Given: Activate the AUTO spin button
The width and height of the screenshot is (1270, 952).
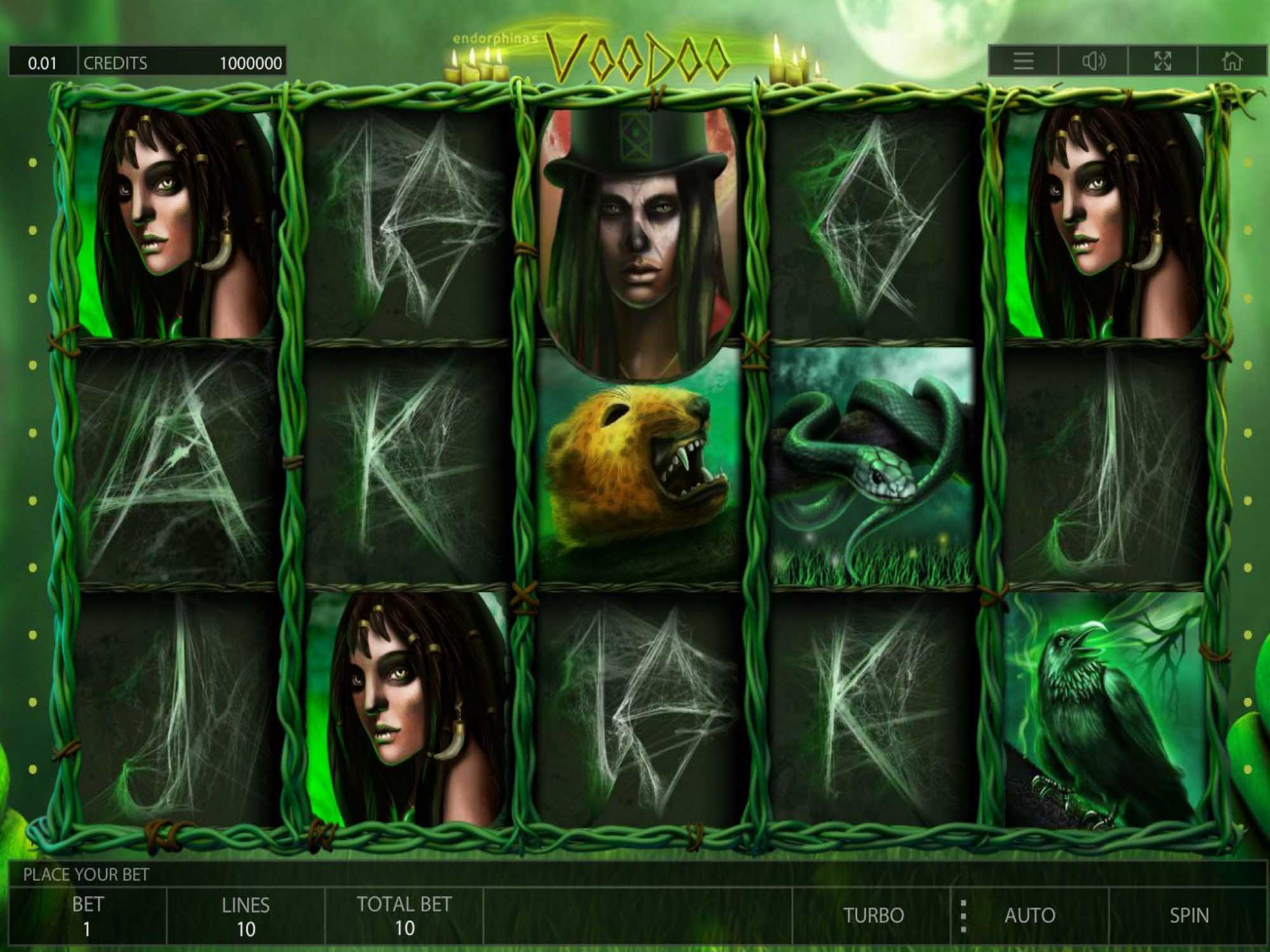Looking at the screenshot, I should tap(1029, 915).
